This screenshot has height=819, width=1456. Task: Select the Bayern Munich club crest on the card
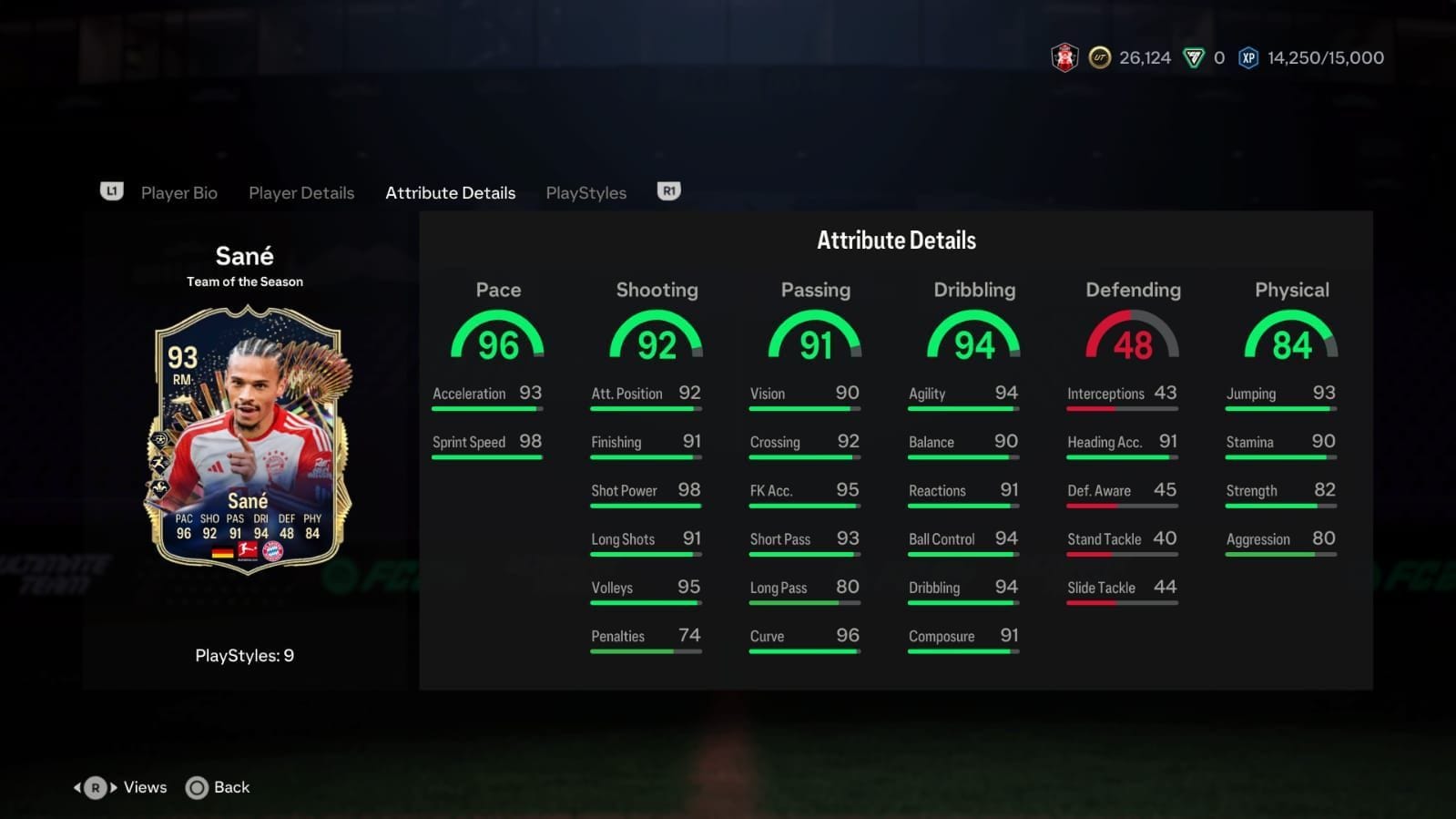(273, 552)
